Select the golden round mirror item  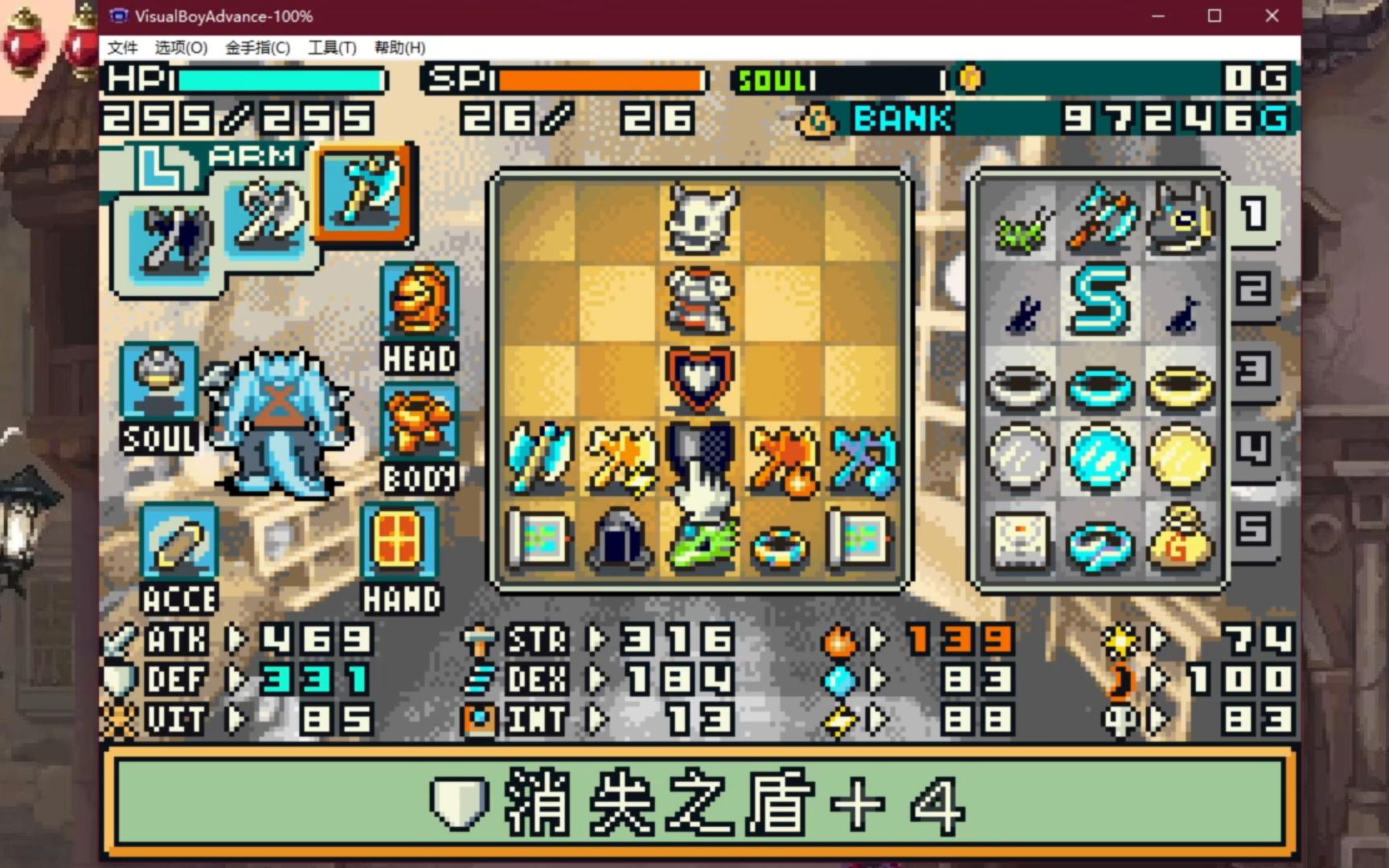coord(1180,458)
